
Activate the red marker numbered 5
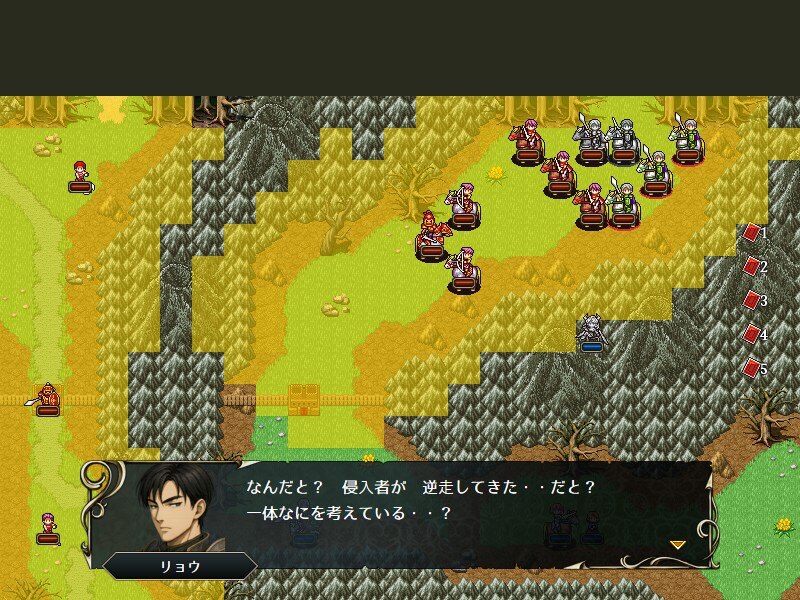pos(752,369)
